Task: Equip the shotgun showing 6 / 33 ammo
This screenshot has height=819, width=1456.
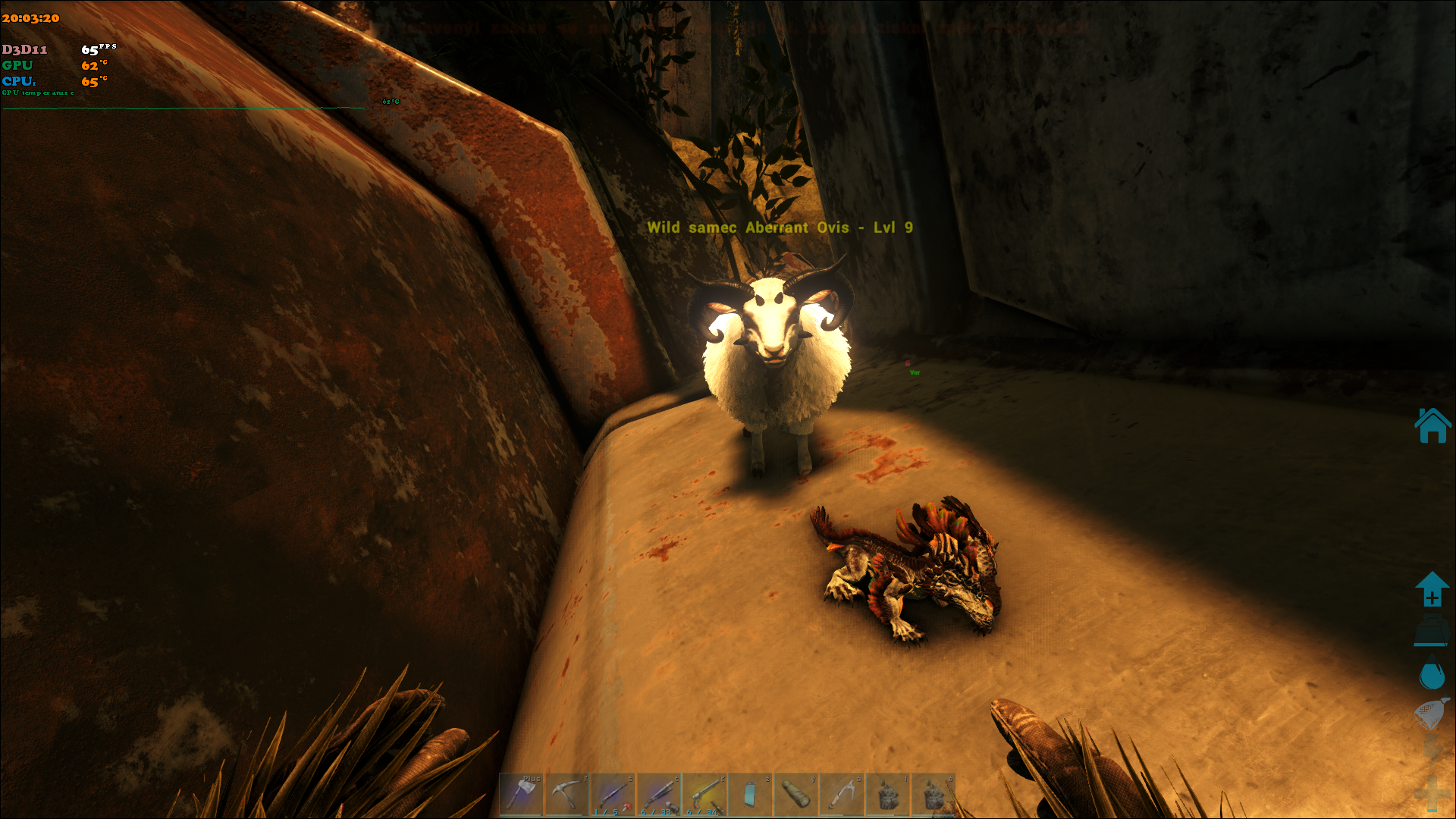Action: [x=659, y=794]
